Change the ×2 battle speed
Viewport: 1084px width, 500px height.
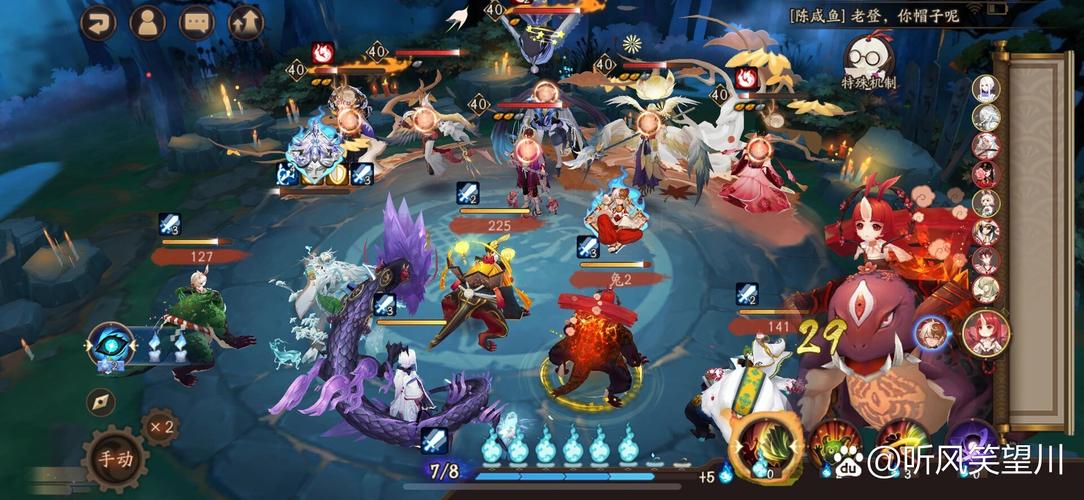tap(159, 427)
